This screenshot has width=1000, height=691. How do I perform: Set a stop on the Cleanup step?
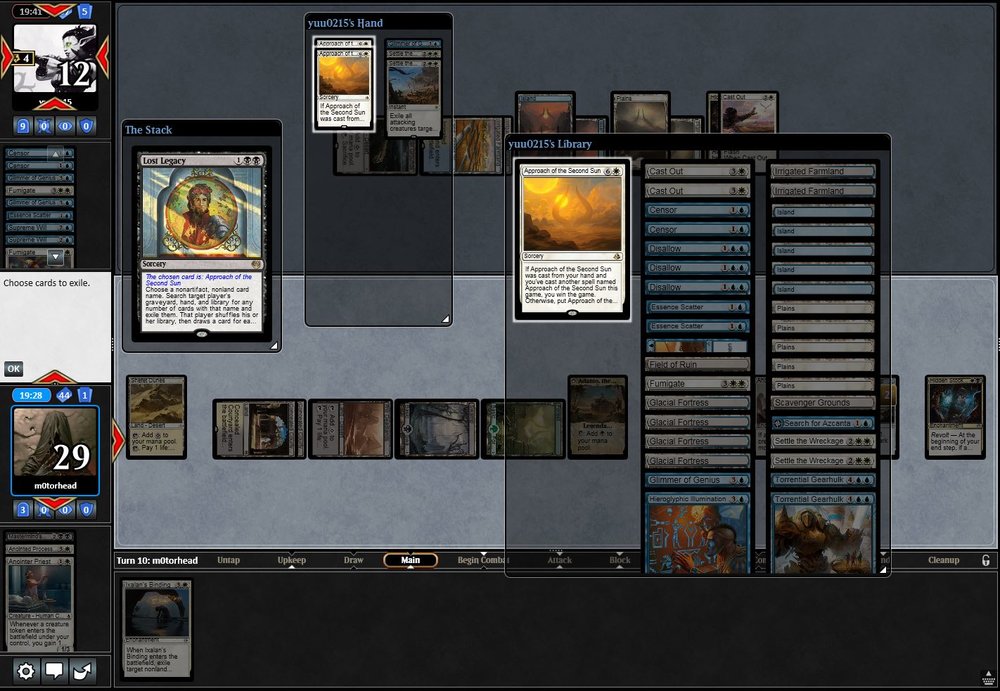coord(943,560)
